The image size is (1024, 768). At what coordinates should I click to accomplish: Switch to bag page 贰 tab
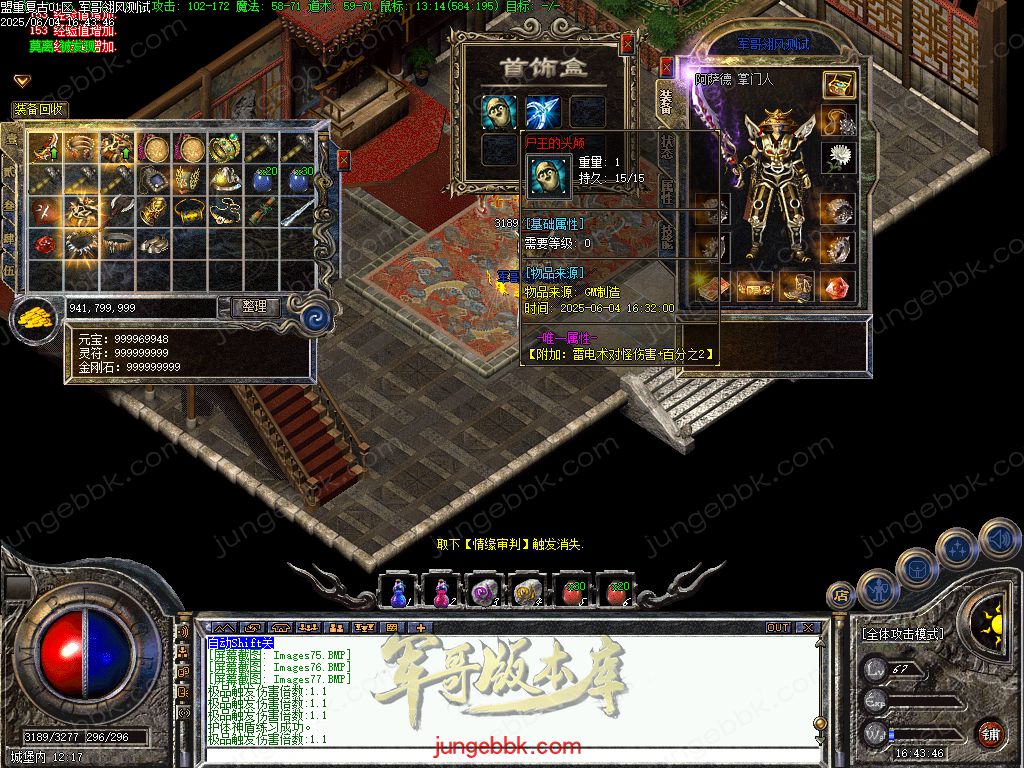(x=11, y=172)
